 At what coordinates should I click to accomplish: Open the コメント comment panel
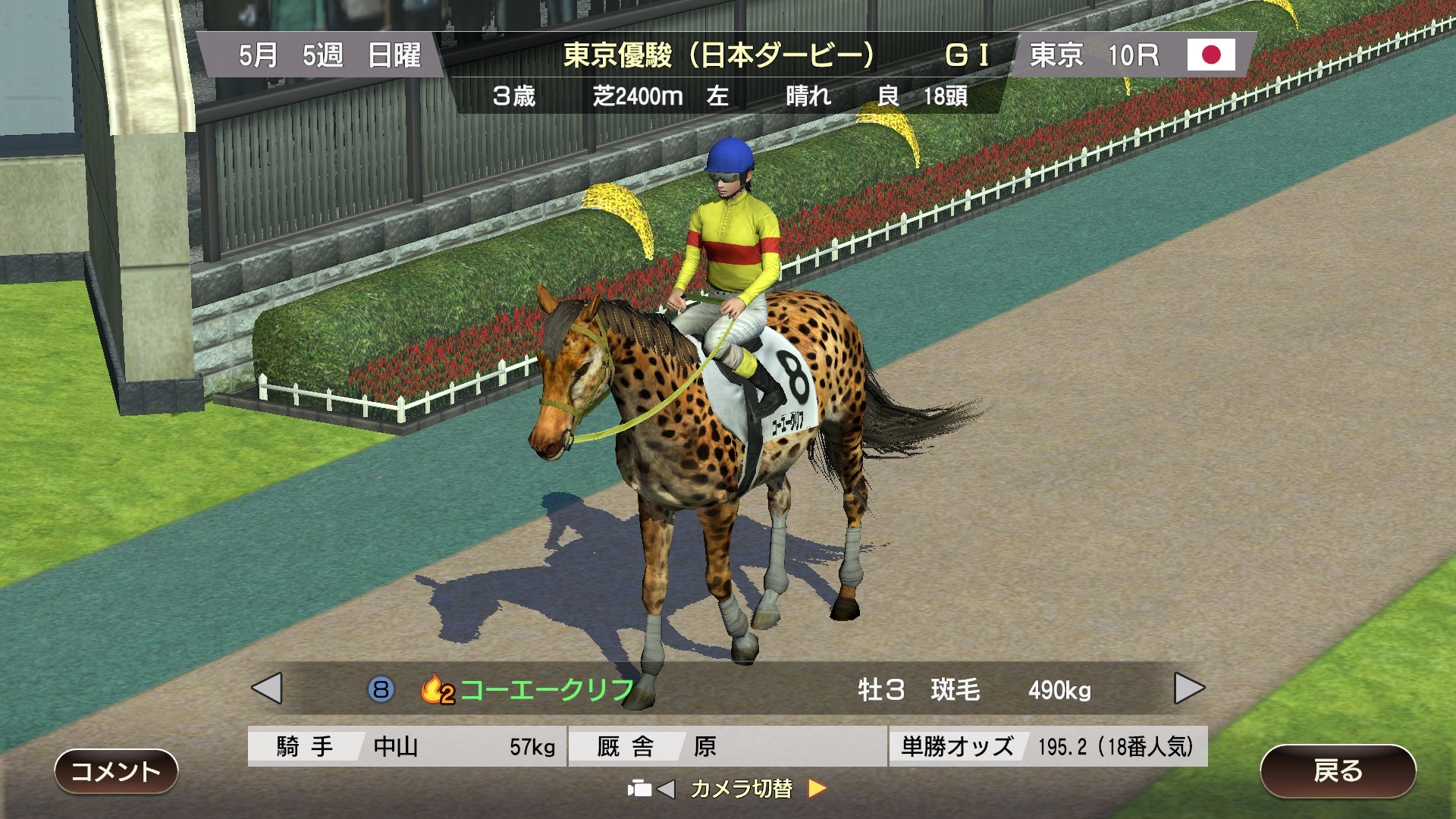pyautogui.click(x=118, y=771)
